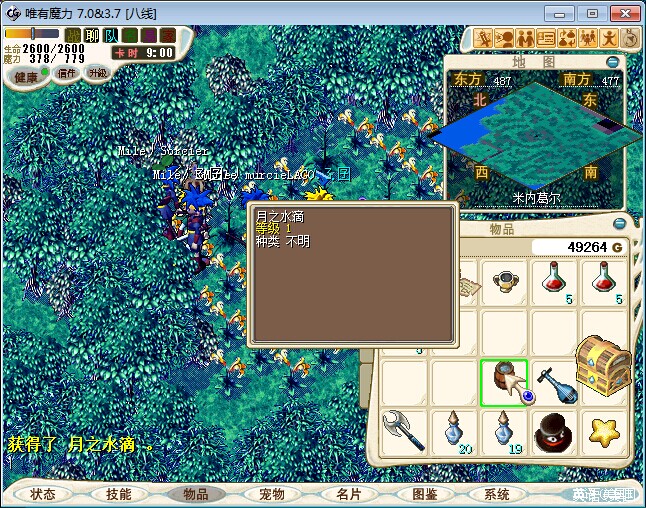This screenshot has height=508, width=646.
Task: Toggle the 队 team mode icon
Action: point(110,35)
